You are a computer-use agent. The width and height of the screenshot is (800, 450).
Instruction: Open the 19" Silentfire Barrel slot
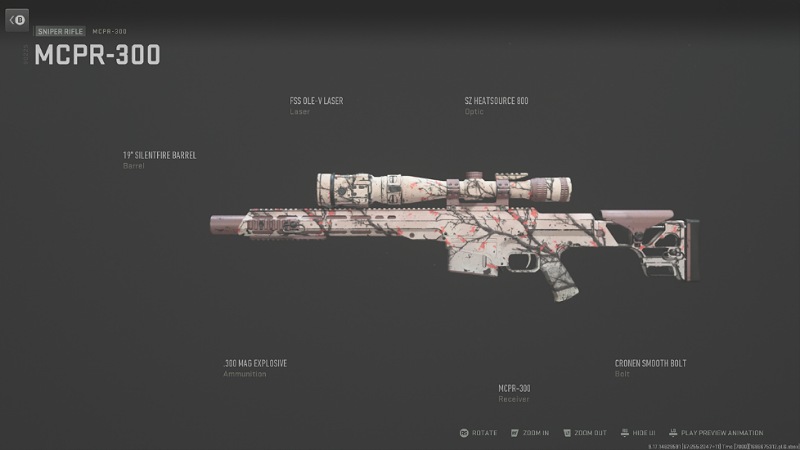(x=159, y=156)
